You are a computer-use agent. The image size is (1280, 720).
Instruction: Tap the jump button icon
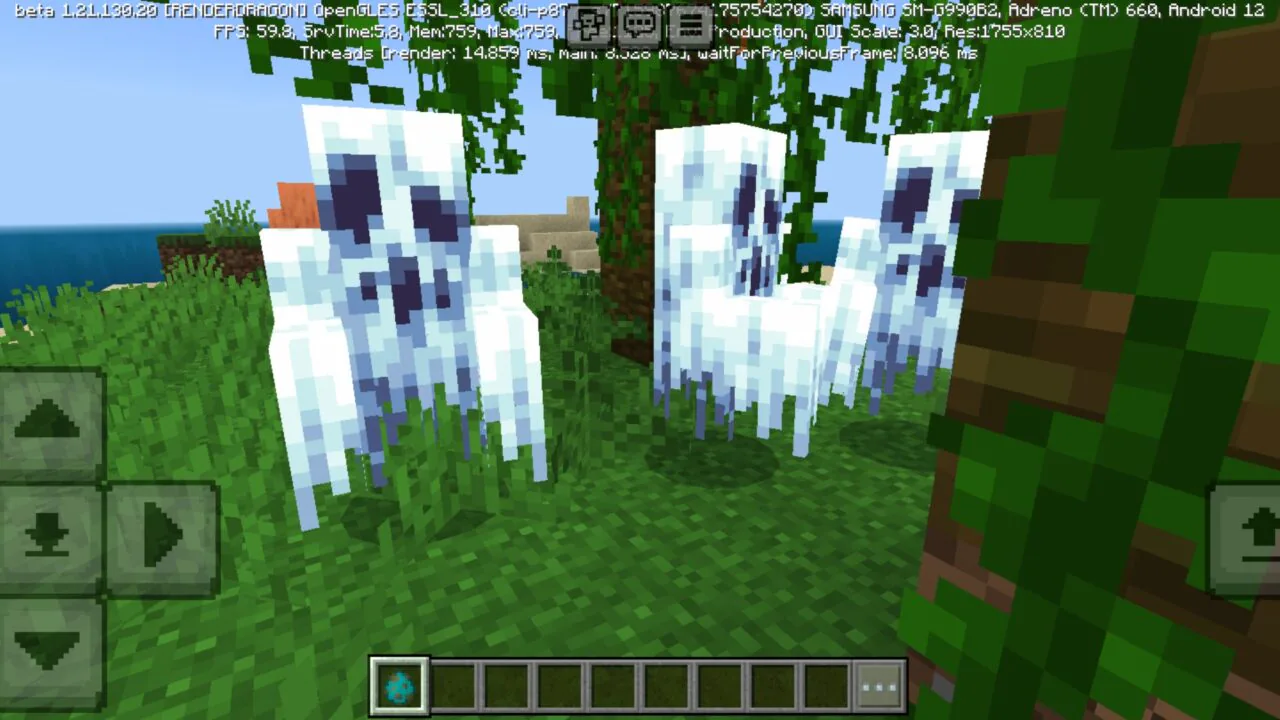tap(1262, 529)
